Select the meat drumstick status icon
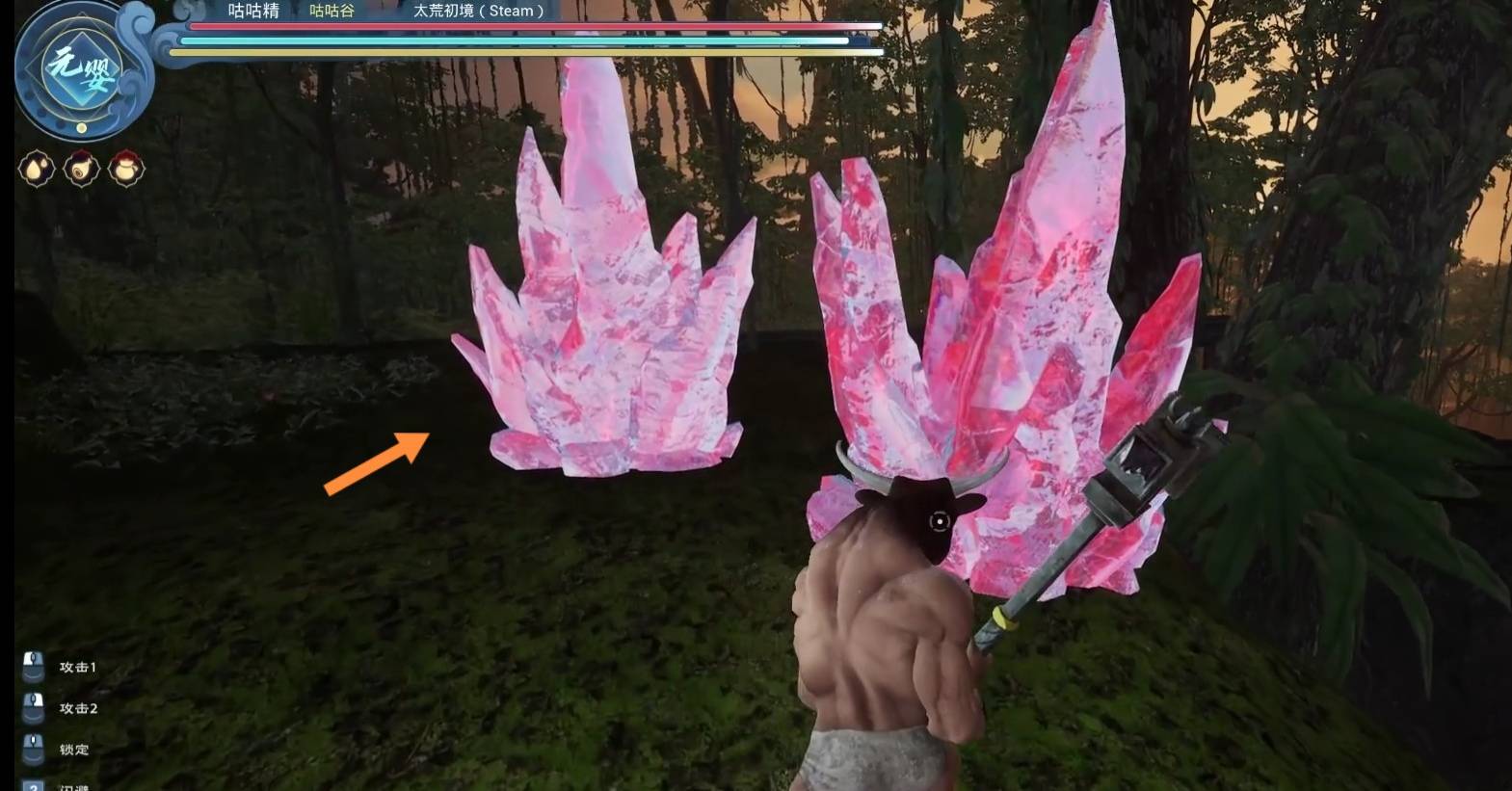This screenshot has width=1512, height=791. 81,170
